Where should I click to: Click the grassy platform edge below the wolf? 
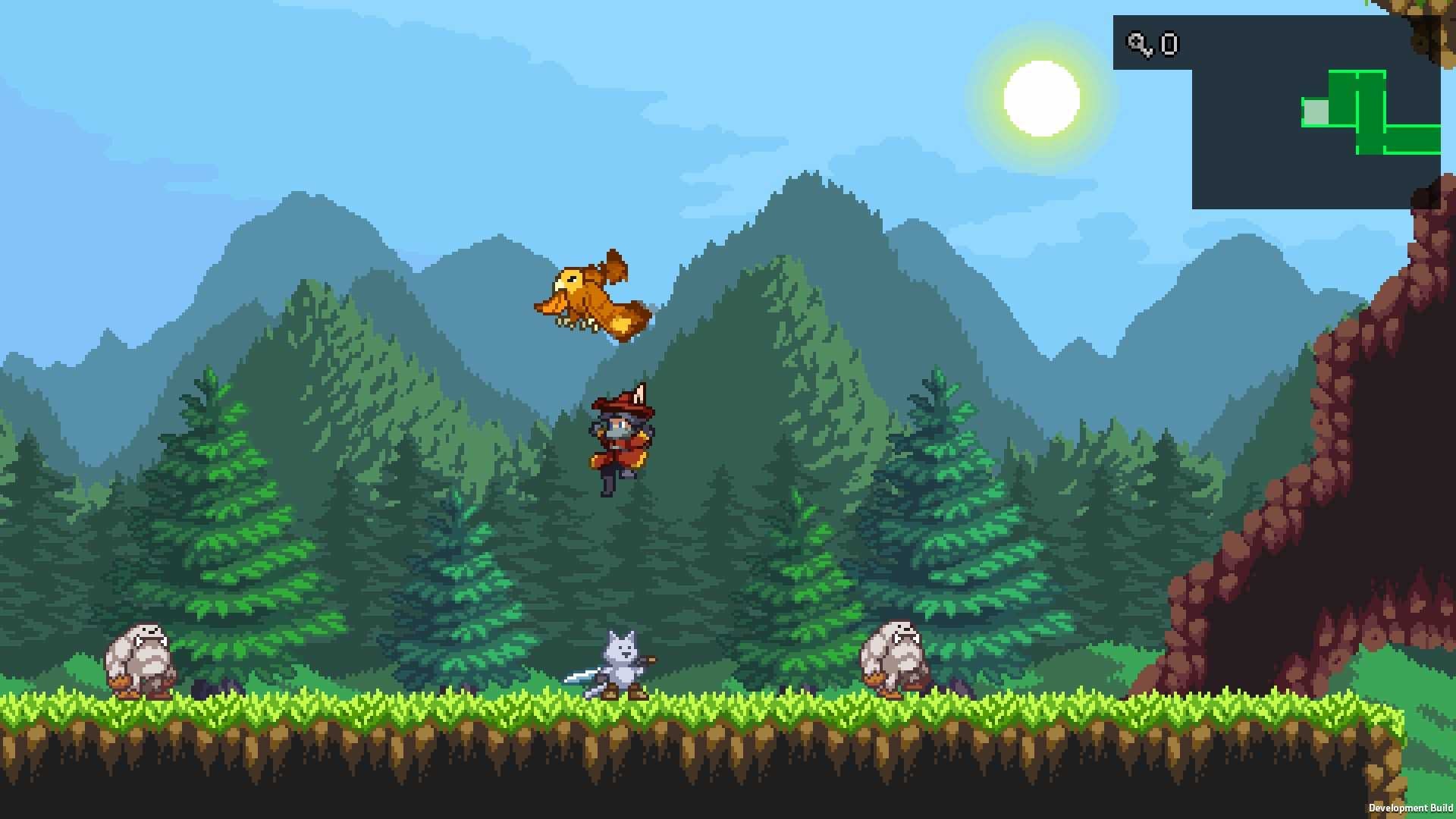(622, 709)
